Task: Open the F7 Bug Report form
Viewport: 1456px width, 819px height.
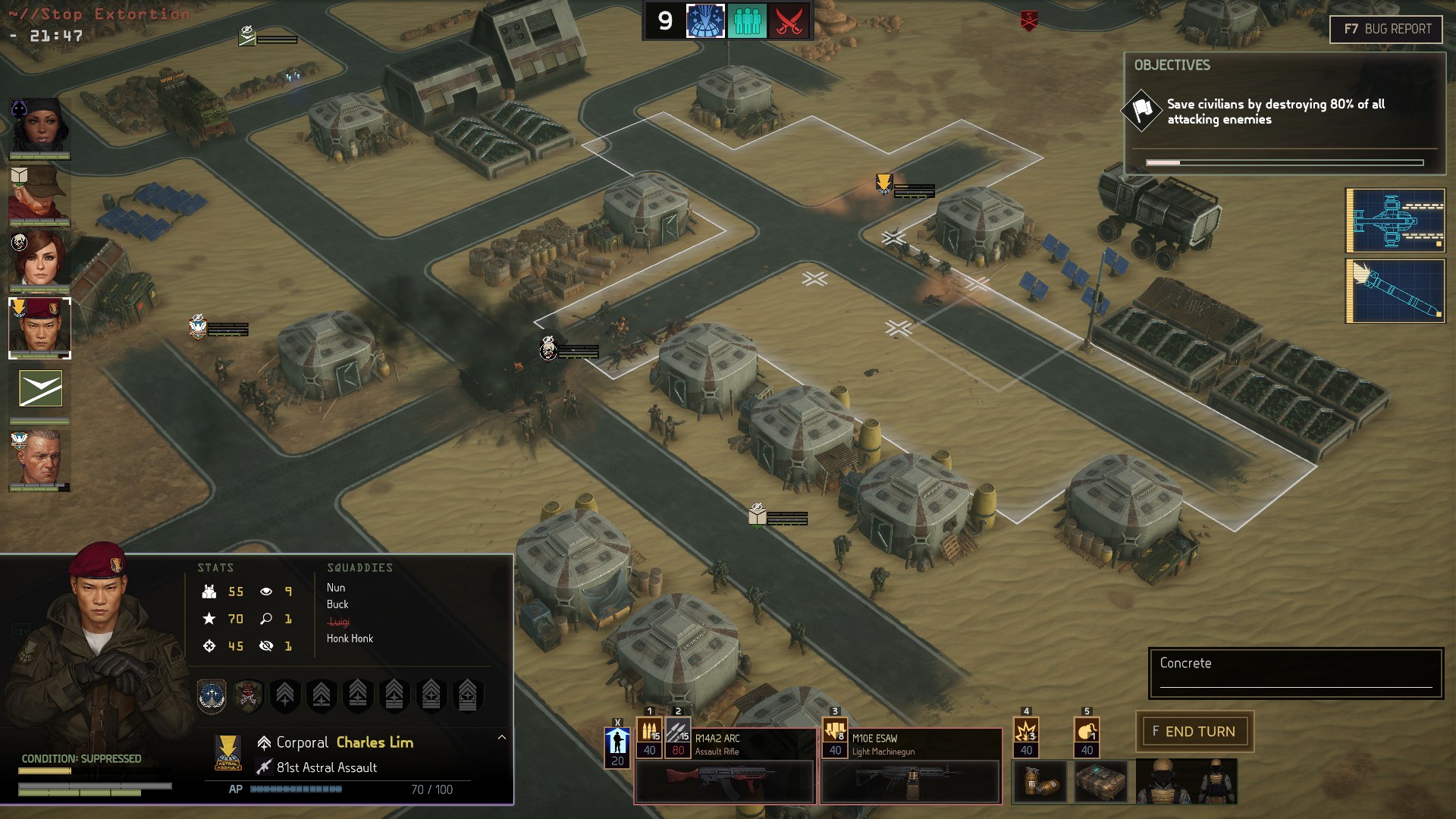Action: tap(1385, 30)
